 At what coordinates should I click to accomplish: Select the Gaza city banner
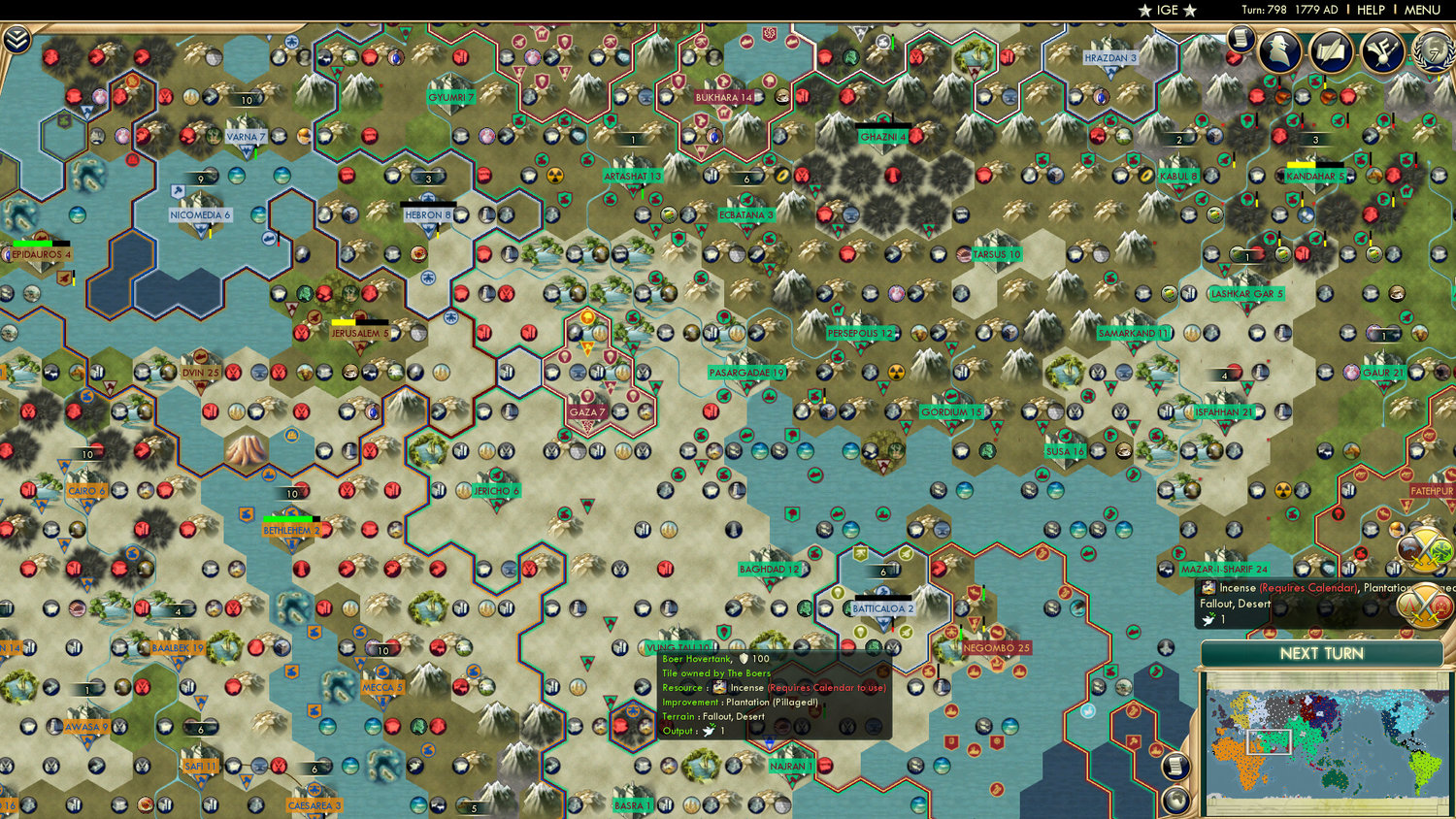[587, 410]
